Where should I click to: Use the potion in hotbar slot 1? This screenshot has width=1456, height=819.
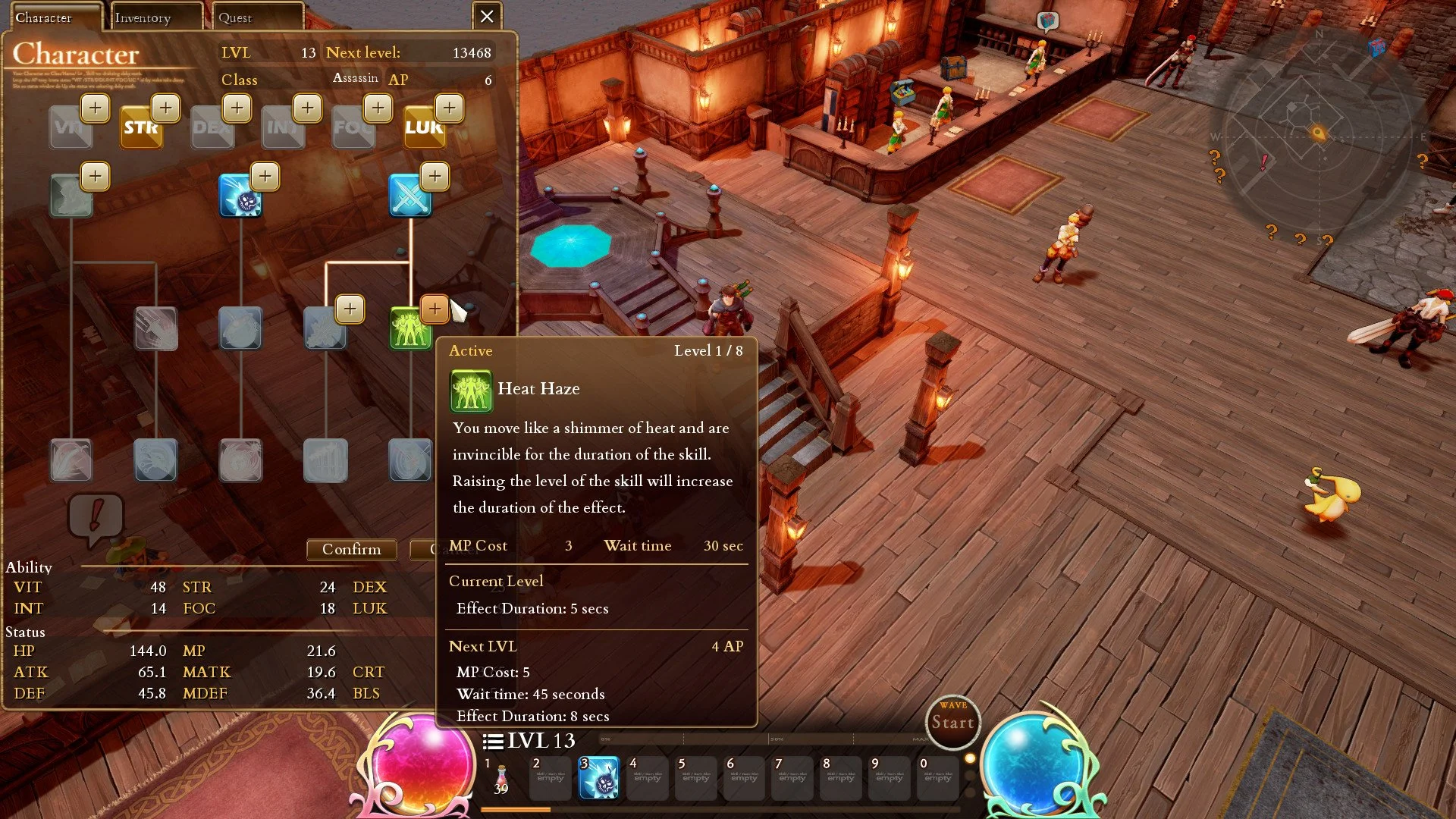[501, 778]
